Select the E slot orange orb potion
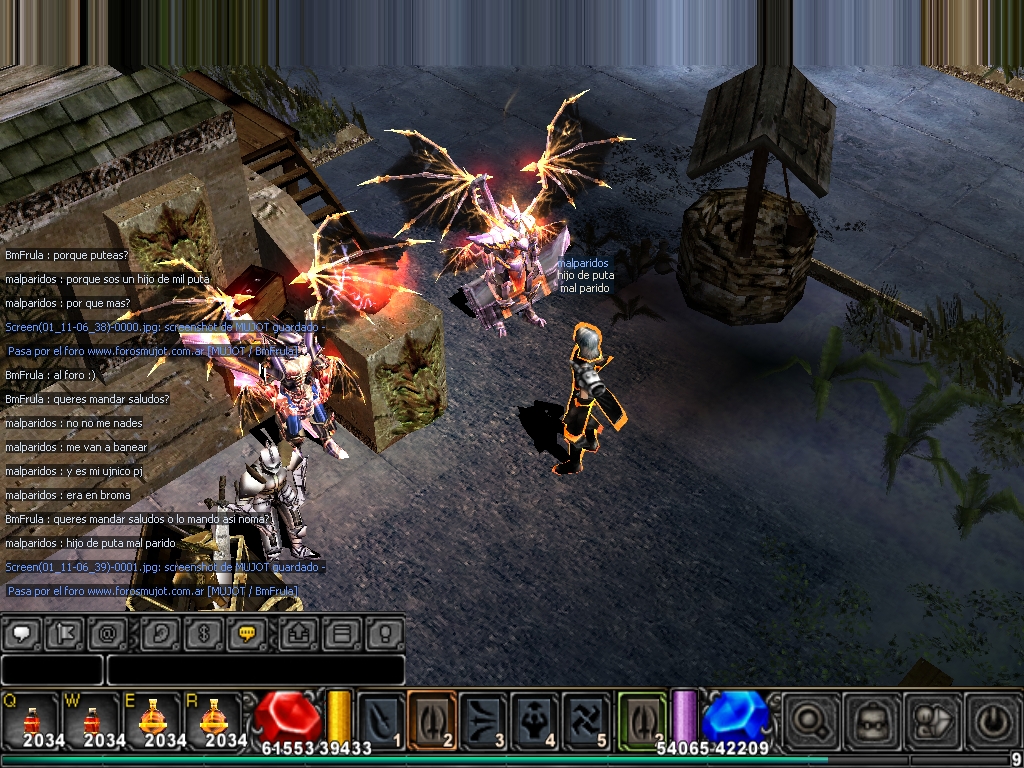Viewport: 1024px width, 768px height. (x=152, y=719)
